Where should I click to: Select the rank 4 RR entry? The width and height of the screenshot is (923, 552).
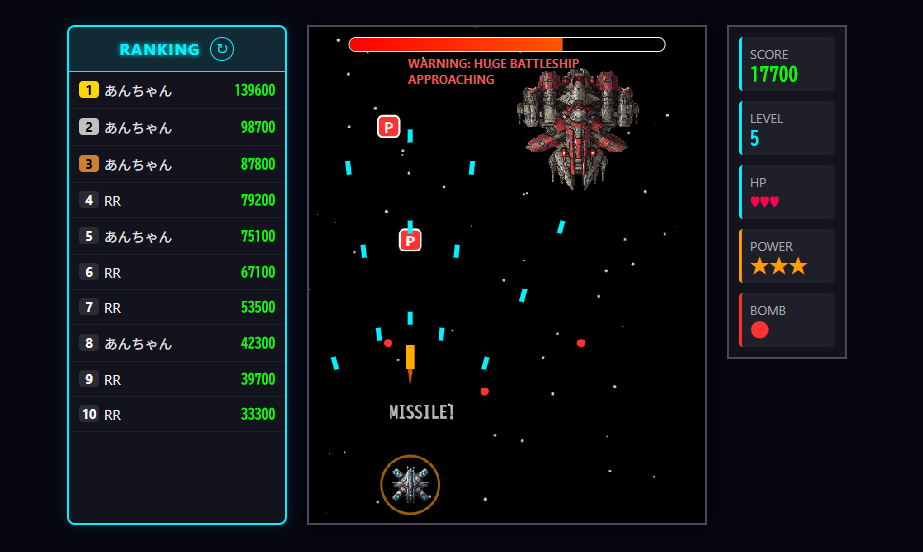(177, 200)
